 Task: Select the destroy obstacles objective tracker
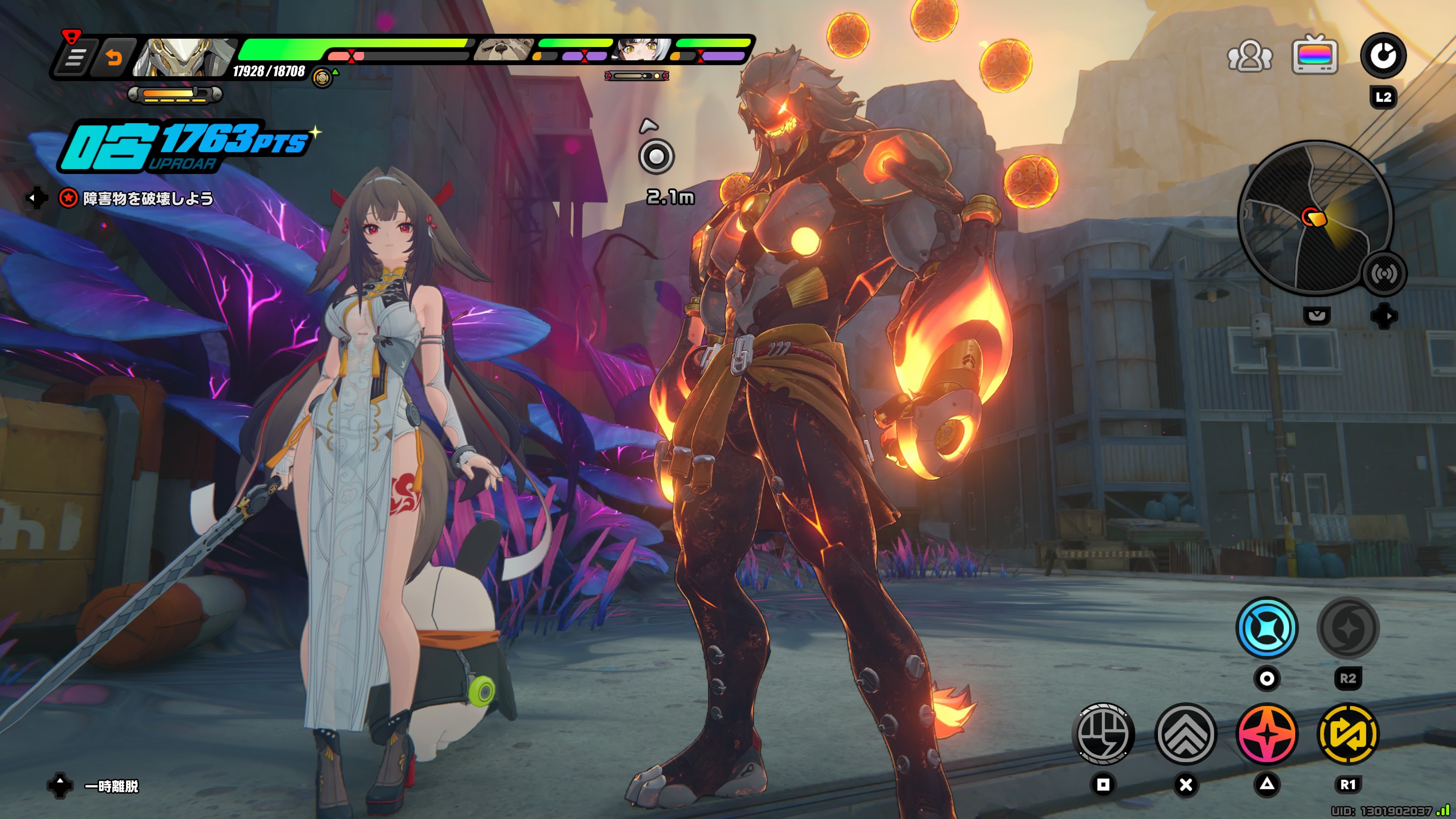coord(137,198)
